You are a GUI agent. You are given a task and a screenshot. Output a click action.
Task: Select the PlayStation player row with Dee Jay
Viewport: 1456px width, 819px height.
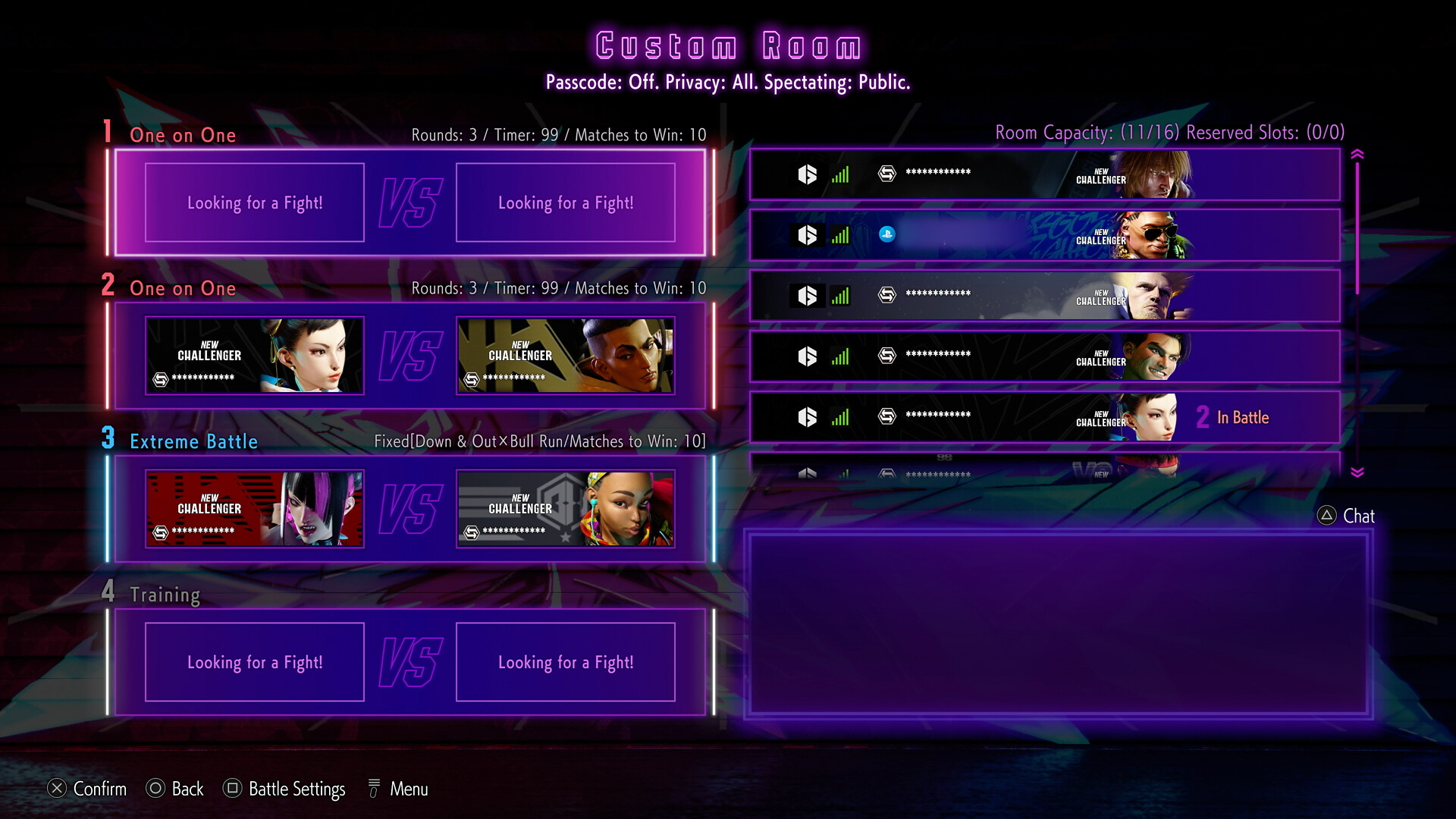1044,236
